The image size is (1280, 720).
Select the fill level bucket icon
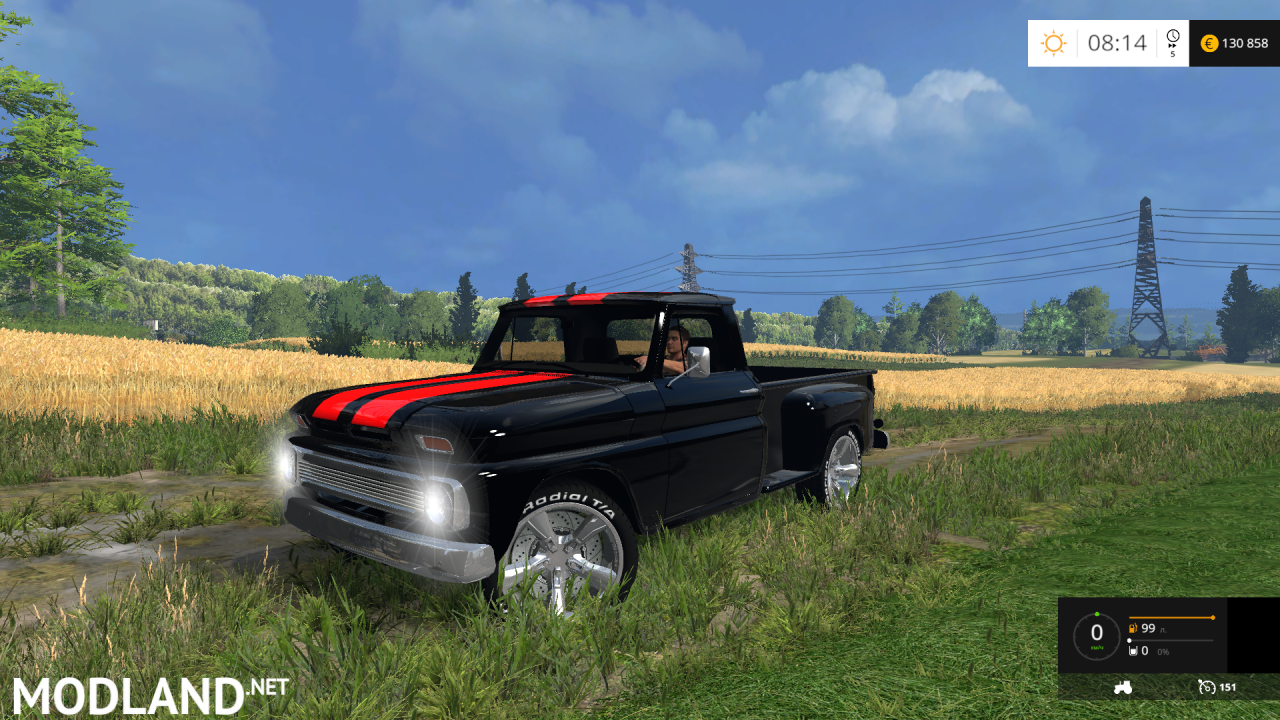tap(1133, 651)
